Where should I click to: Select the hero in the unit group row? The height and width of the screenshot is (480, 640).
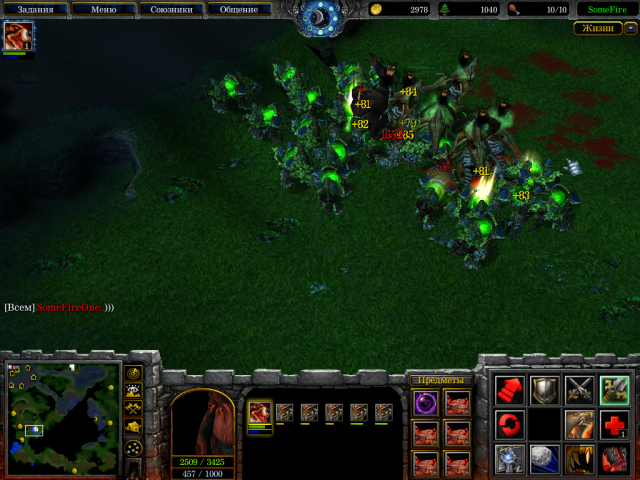coord(260,412)
